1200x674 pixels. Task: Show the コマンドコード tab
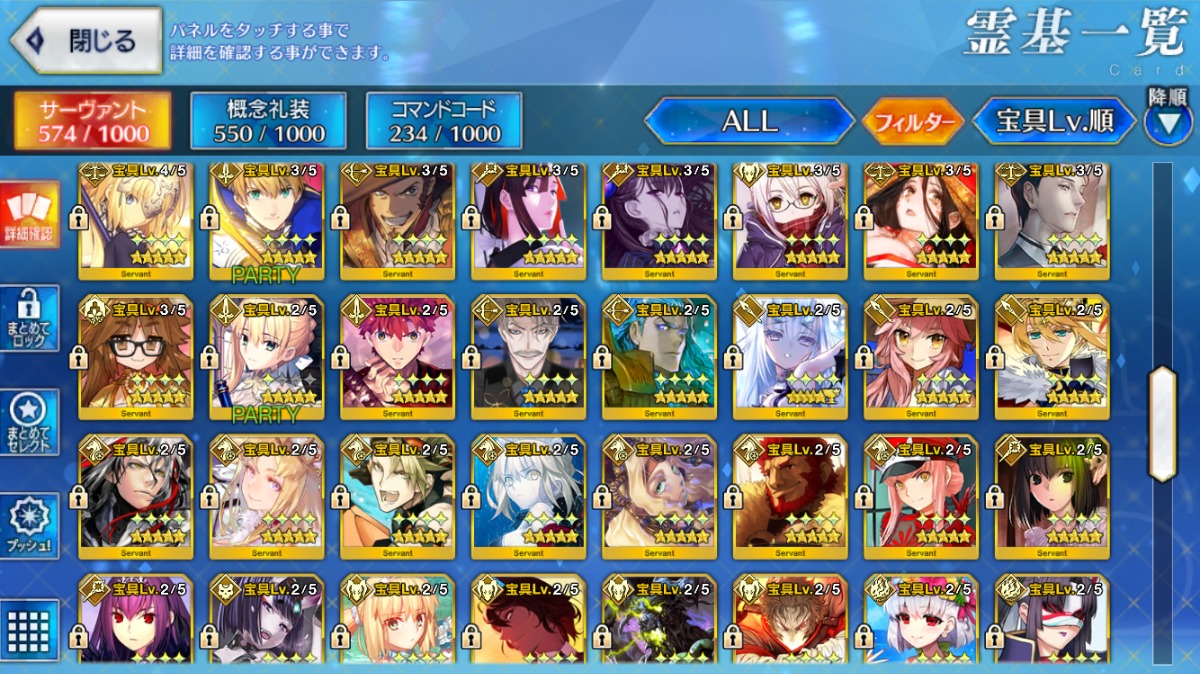click(444, 121)
